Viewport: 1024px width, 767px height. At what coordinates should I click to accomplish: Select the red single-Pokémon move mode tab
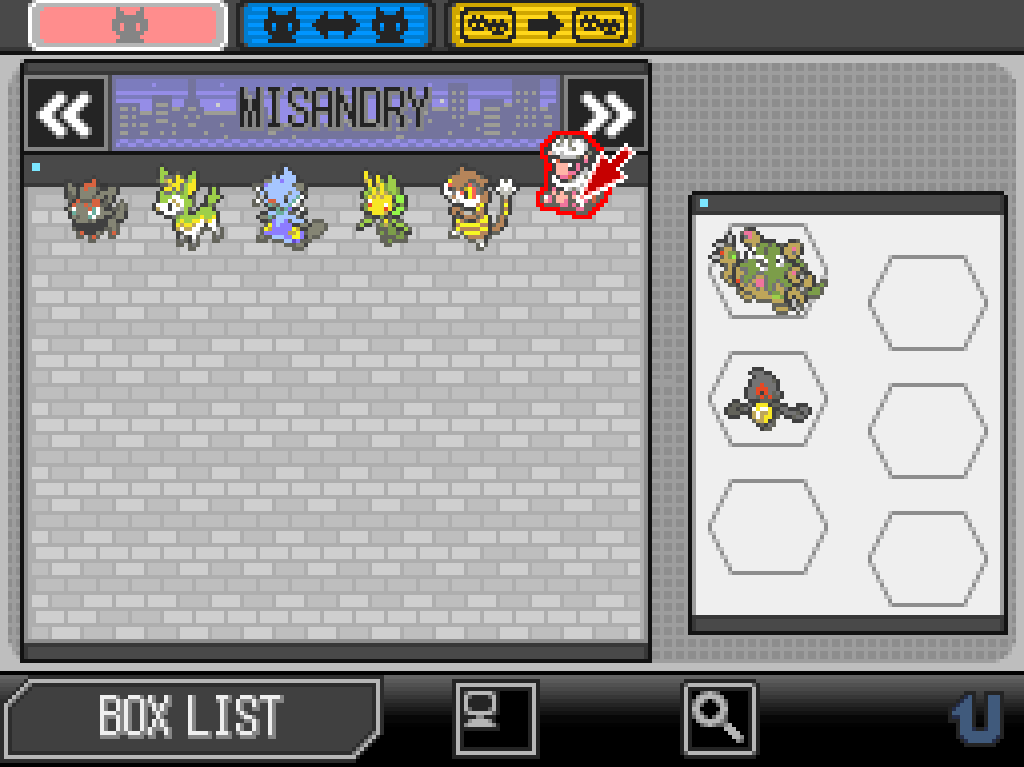tap(127, 26)
